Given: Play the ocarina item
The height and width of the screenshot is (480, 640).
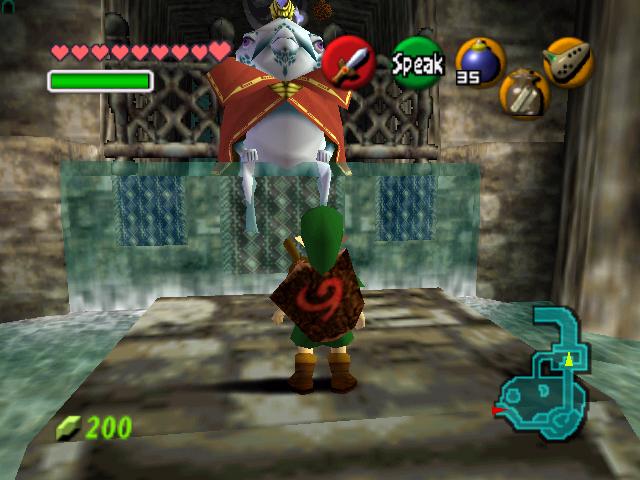Looking at the screenshot, I should [x=567, y=61].
